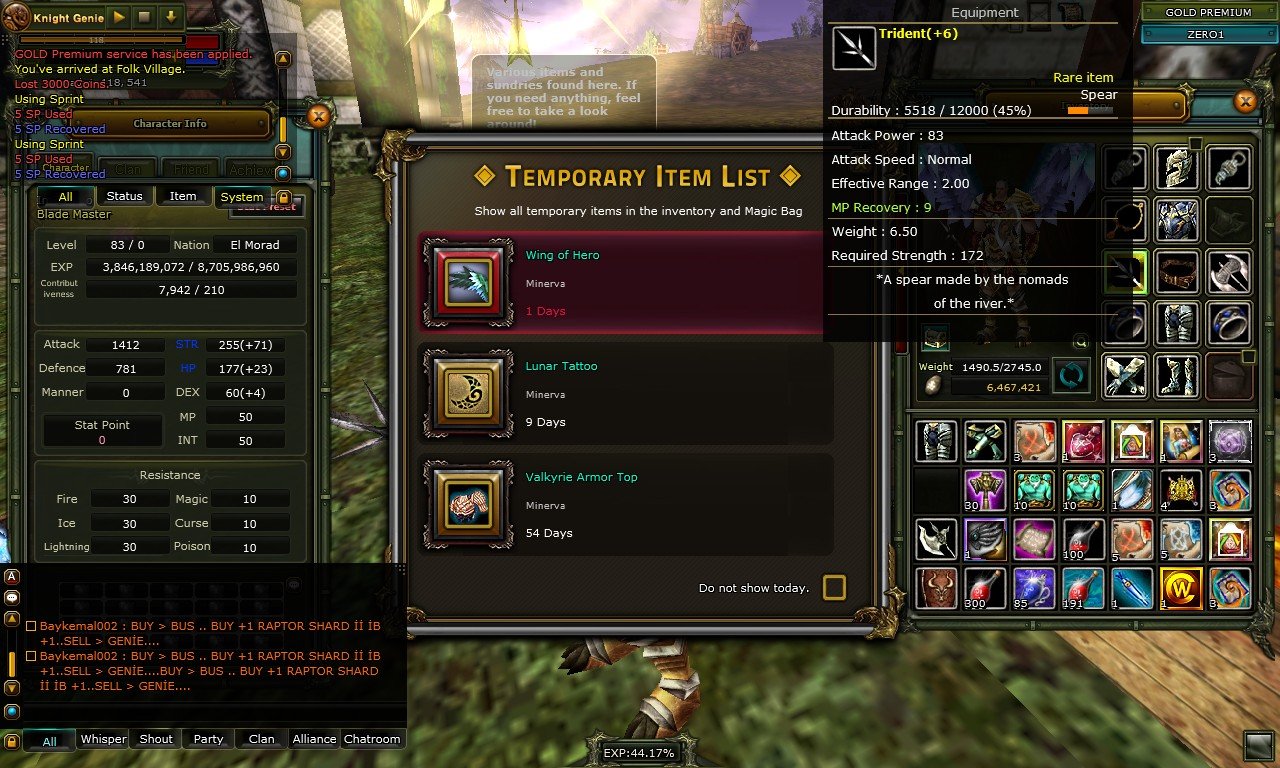Select the Valkyrie Armor Top row

pyautogui.click(x=626, y=505)
